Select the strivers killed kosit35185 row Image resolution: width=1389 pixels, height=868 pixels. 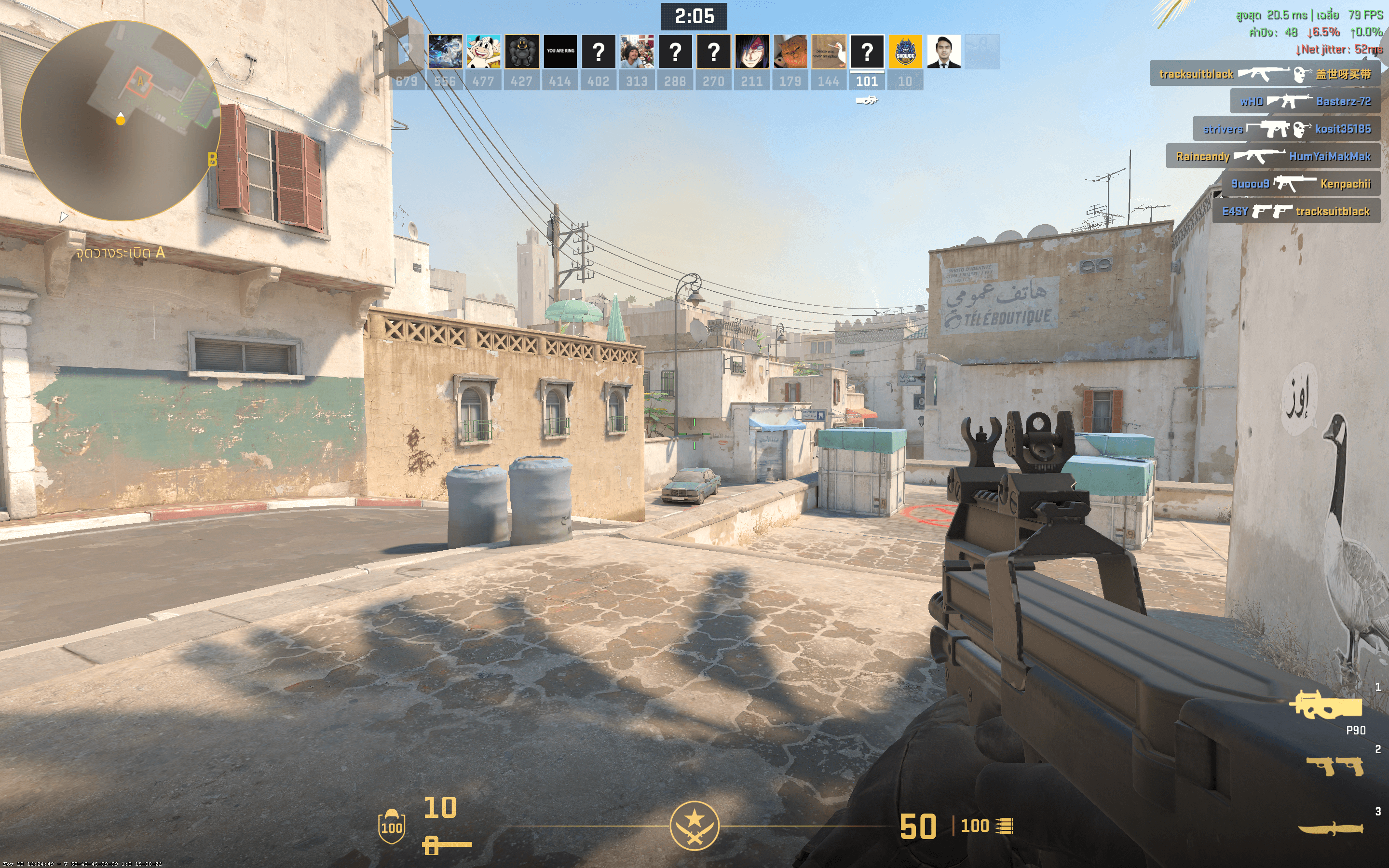pyautogui.click(x=1286, y=129)
